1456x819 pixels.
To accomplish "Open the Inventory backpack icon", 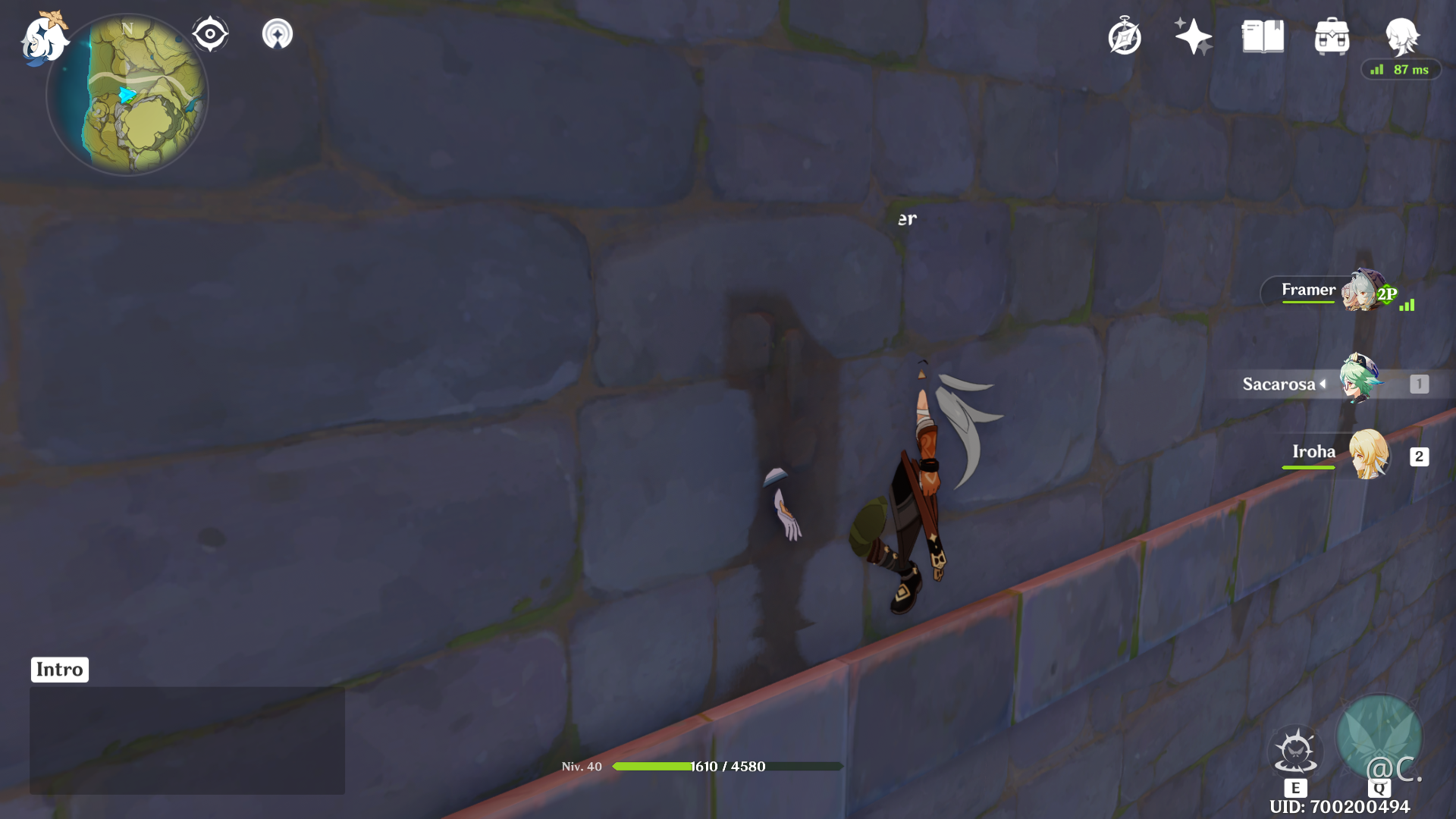I will click(x=1331, y=36).
